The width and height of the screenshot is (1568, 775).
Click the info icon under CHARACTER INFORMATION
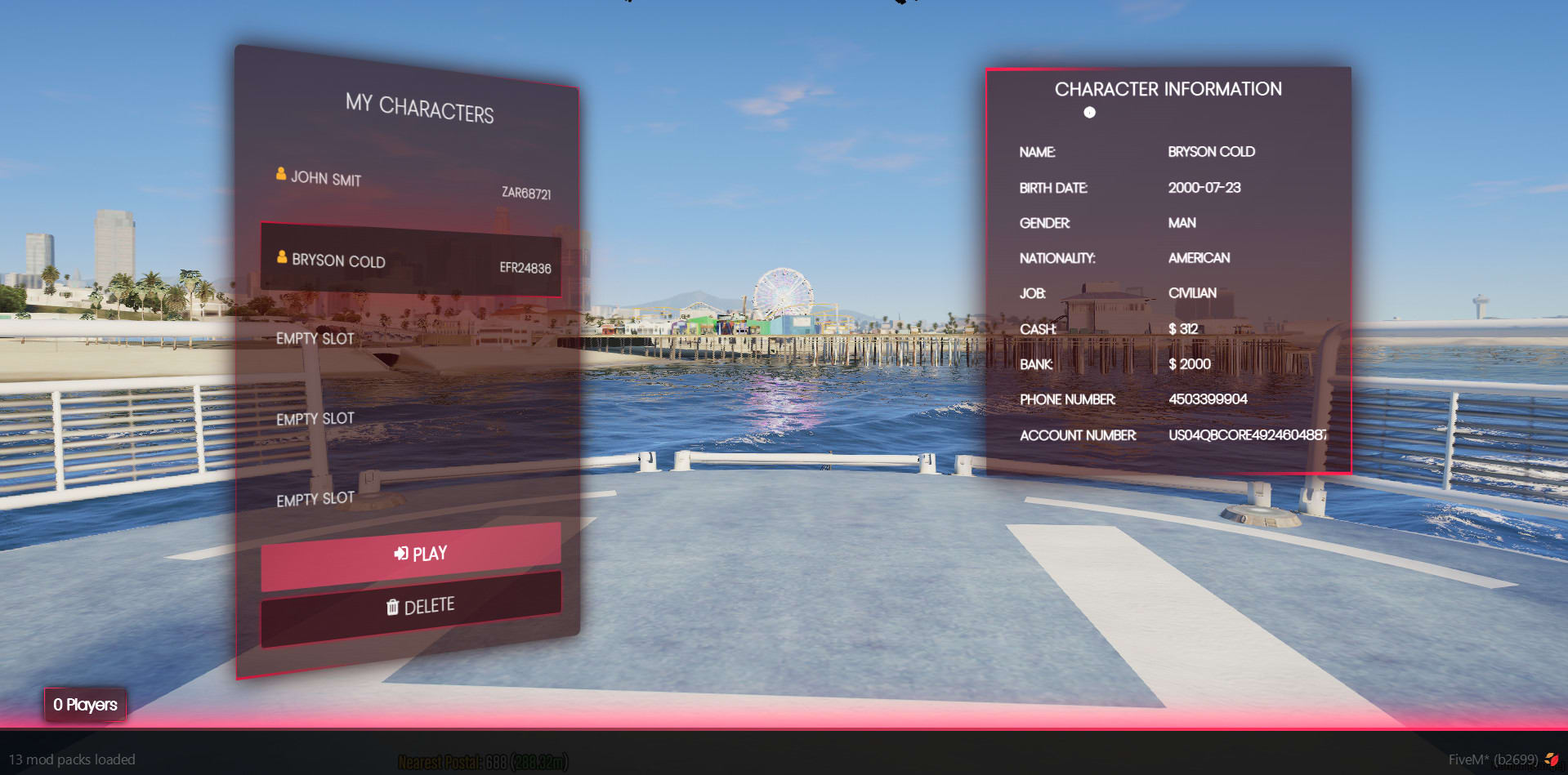[1089, 114]
